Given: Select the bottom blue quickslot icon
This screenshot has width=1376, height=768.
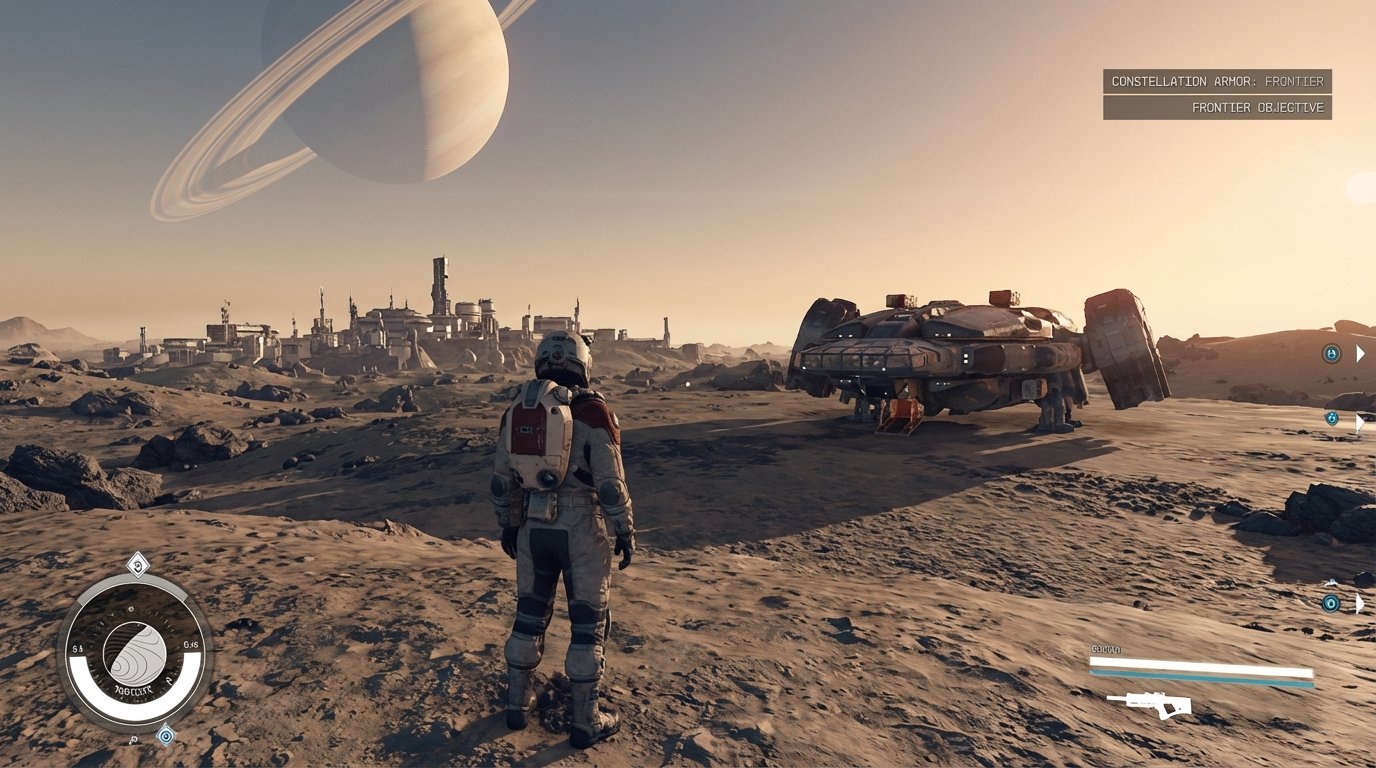Looking at the screenshot, I should [x=1331, y=603].
